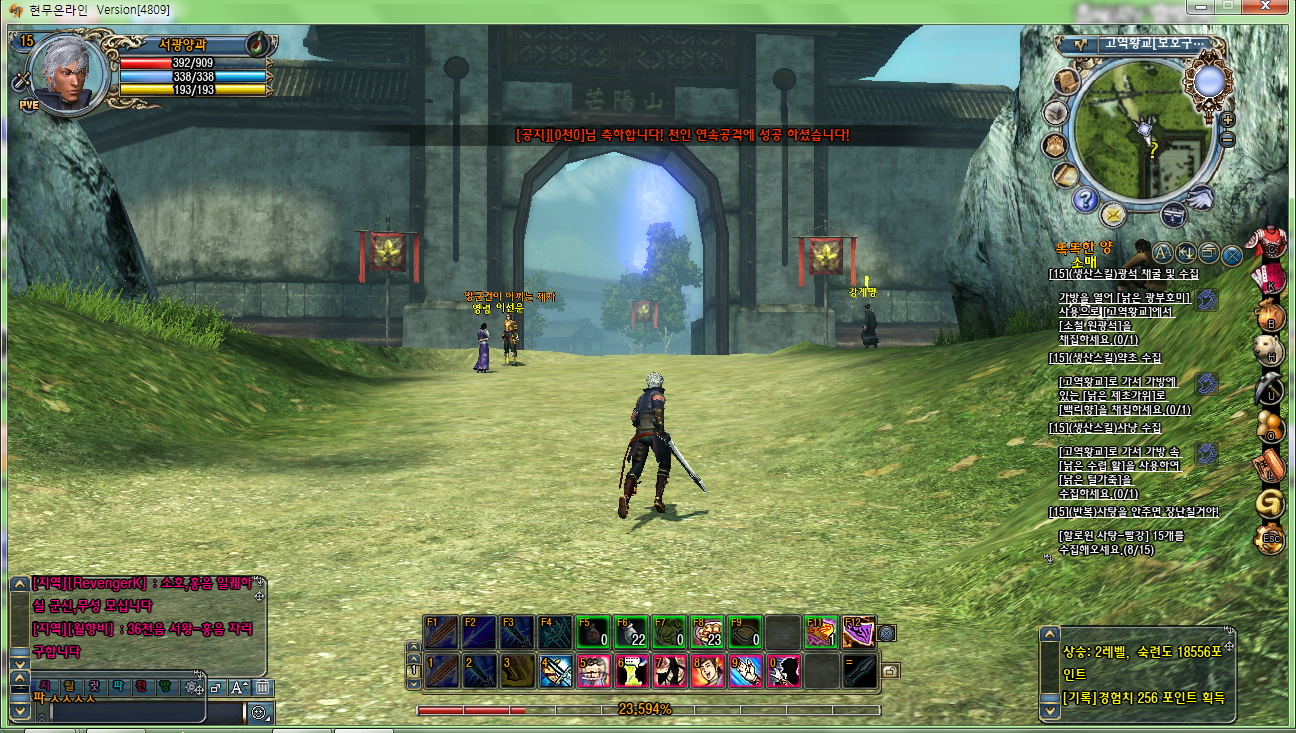Use the F6 potion slot with 22 left
This screenshot has height=733, width=1296.
[632, 632]
